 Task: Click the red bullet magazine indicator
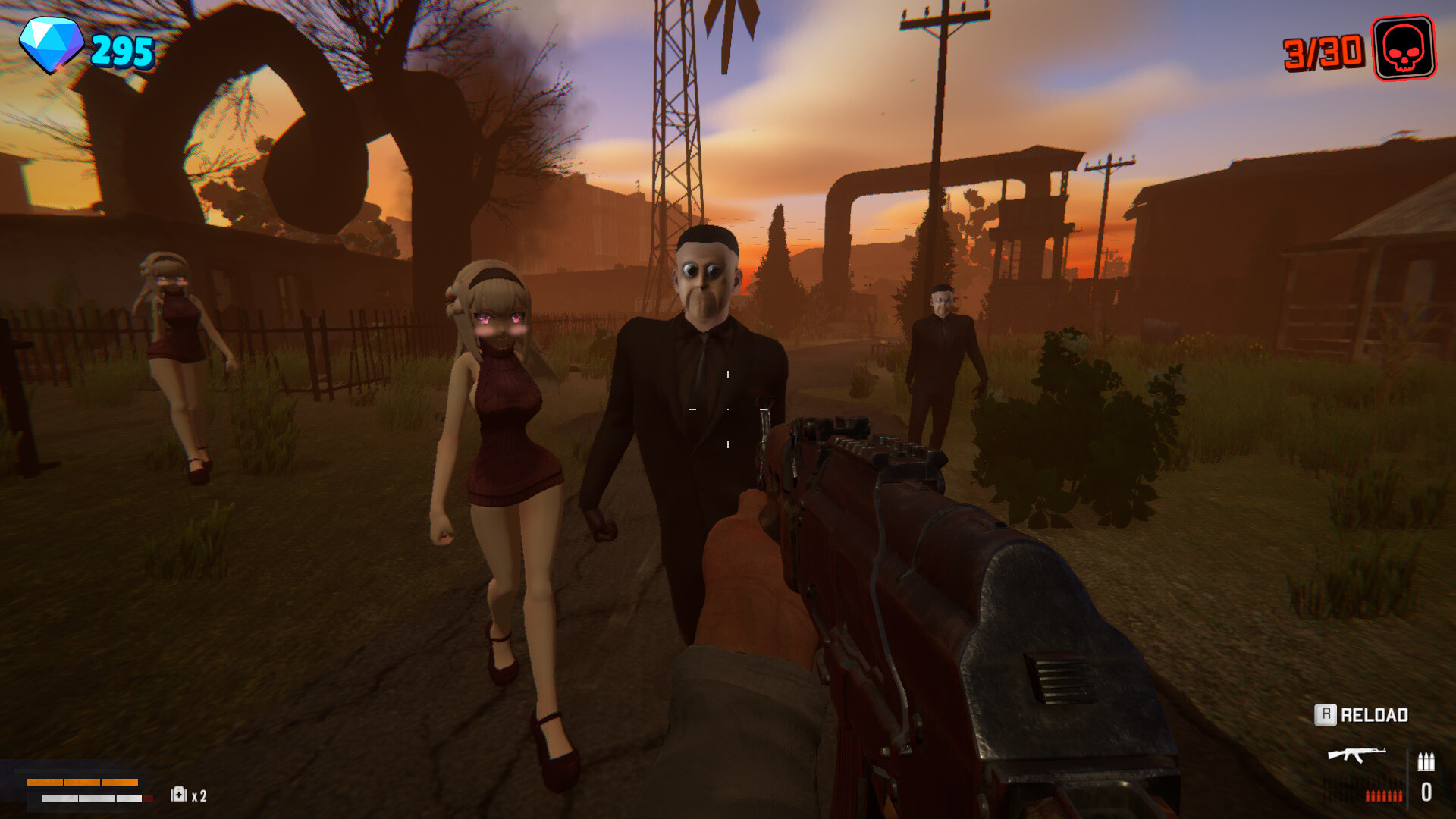(1384, 796)
